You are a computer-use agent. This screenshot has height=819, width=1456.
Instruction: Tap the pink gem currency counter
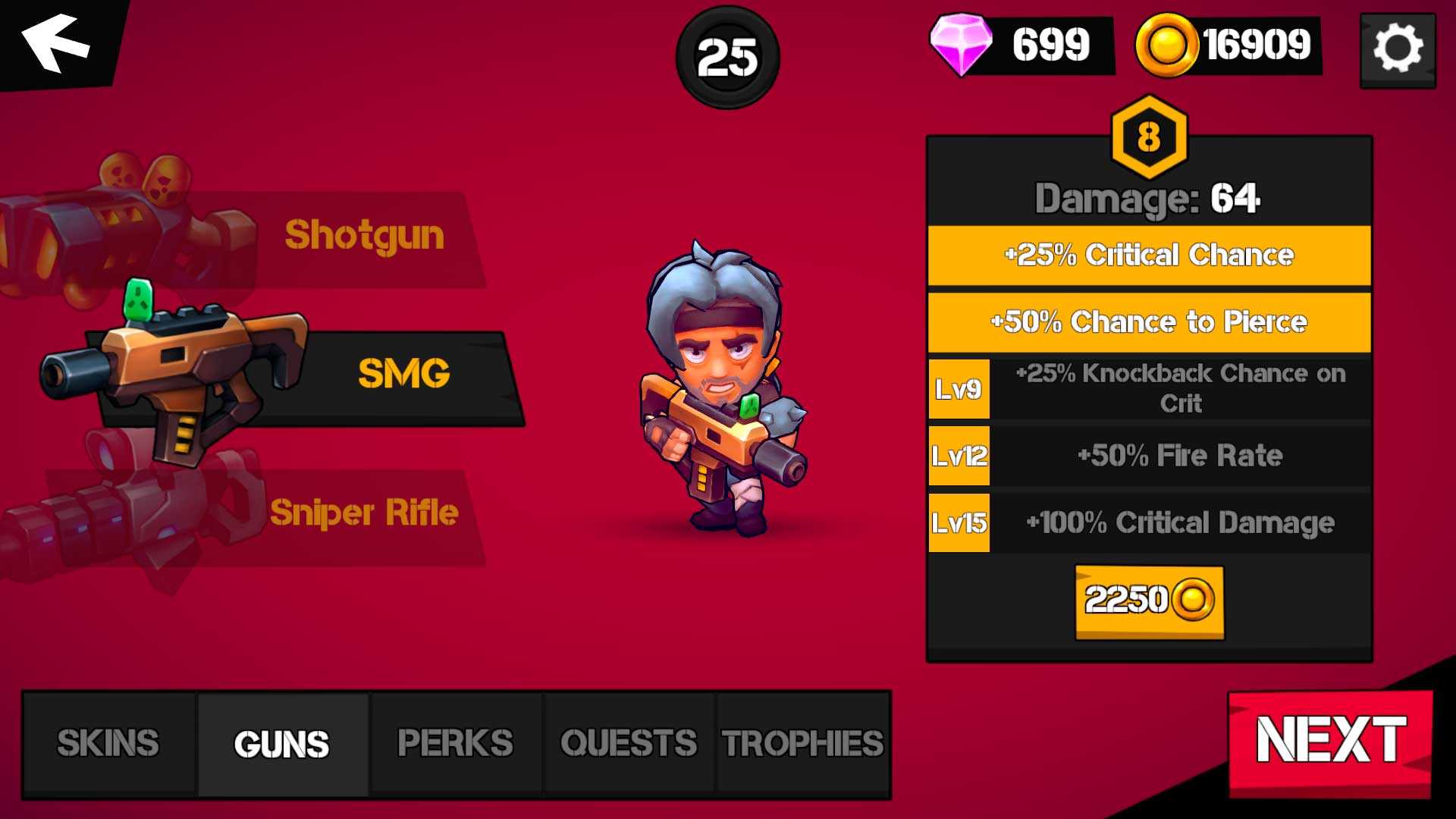pos(1021,45)
